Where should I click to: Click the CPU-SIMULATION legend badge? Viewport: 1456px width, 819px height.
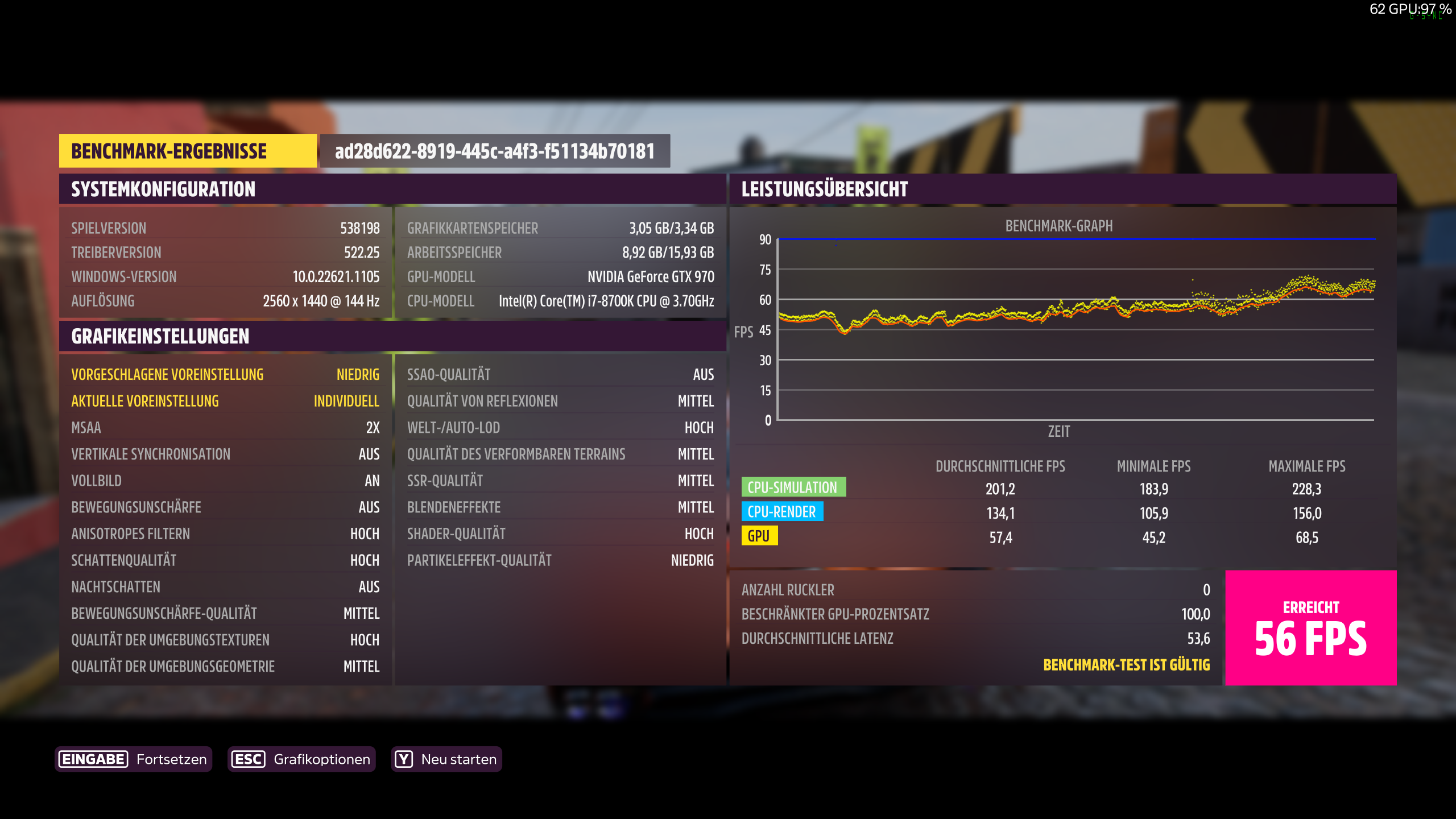point(793,487)
